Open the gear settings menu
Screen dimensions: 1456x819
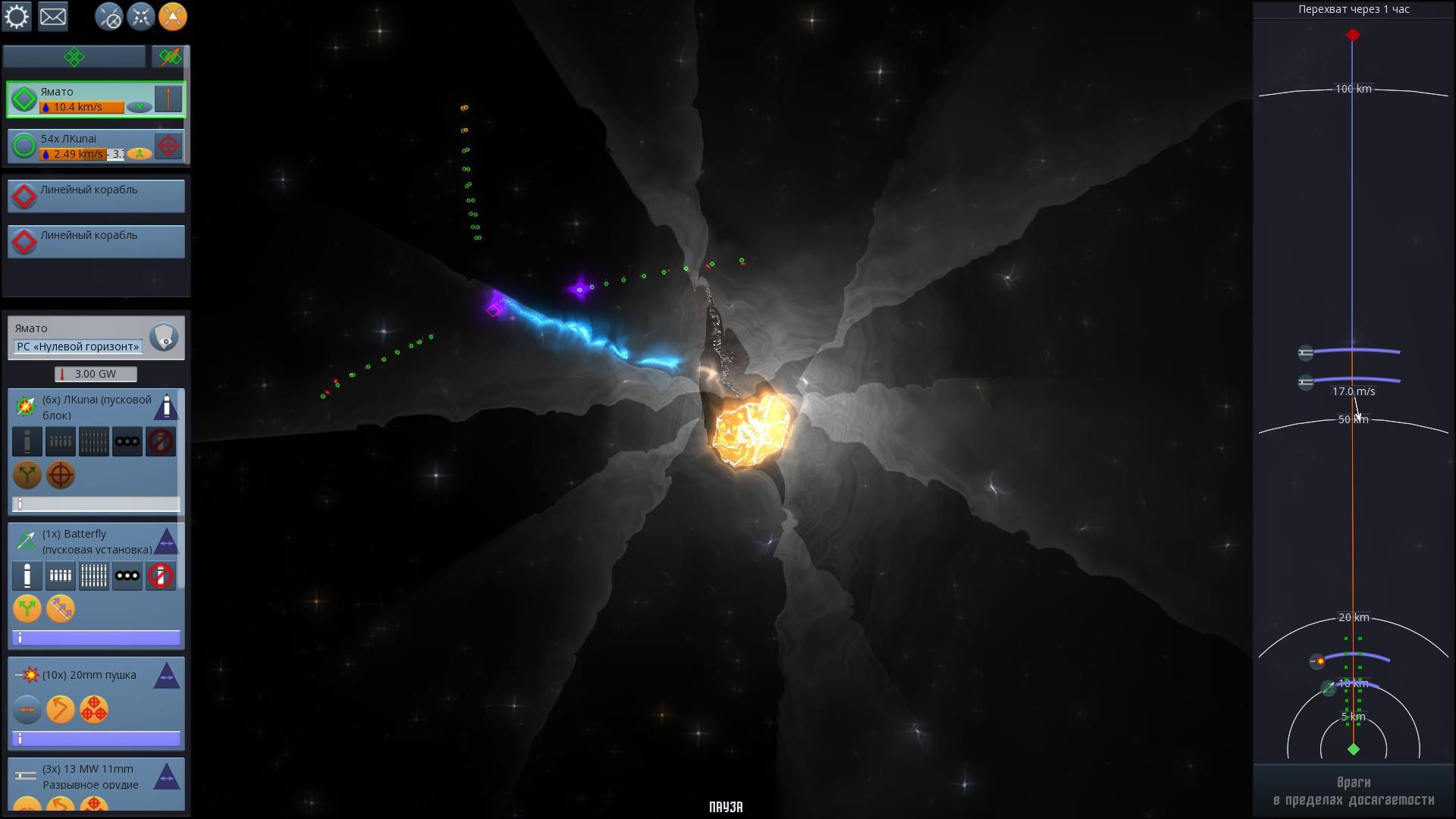[17, 17]
